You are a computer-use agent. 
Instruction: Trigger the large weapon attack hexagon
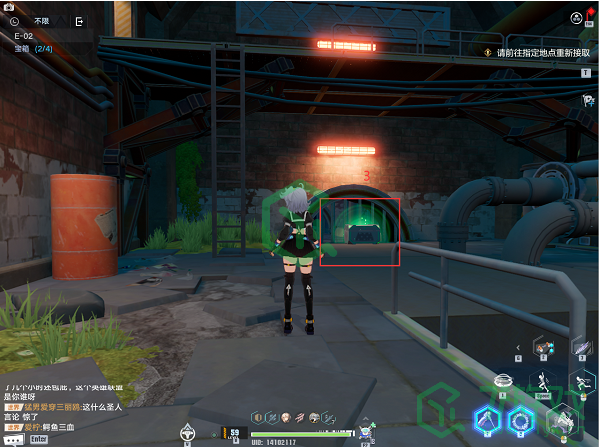(x=561, y=421)
